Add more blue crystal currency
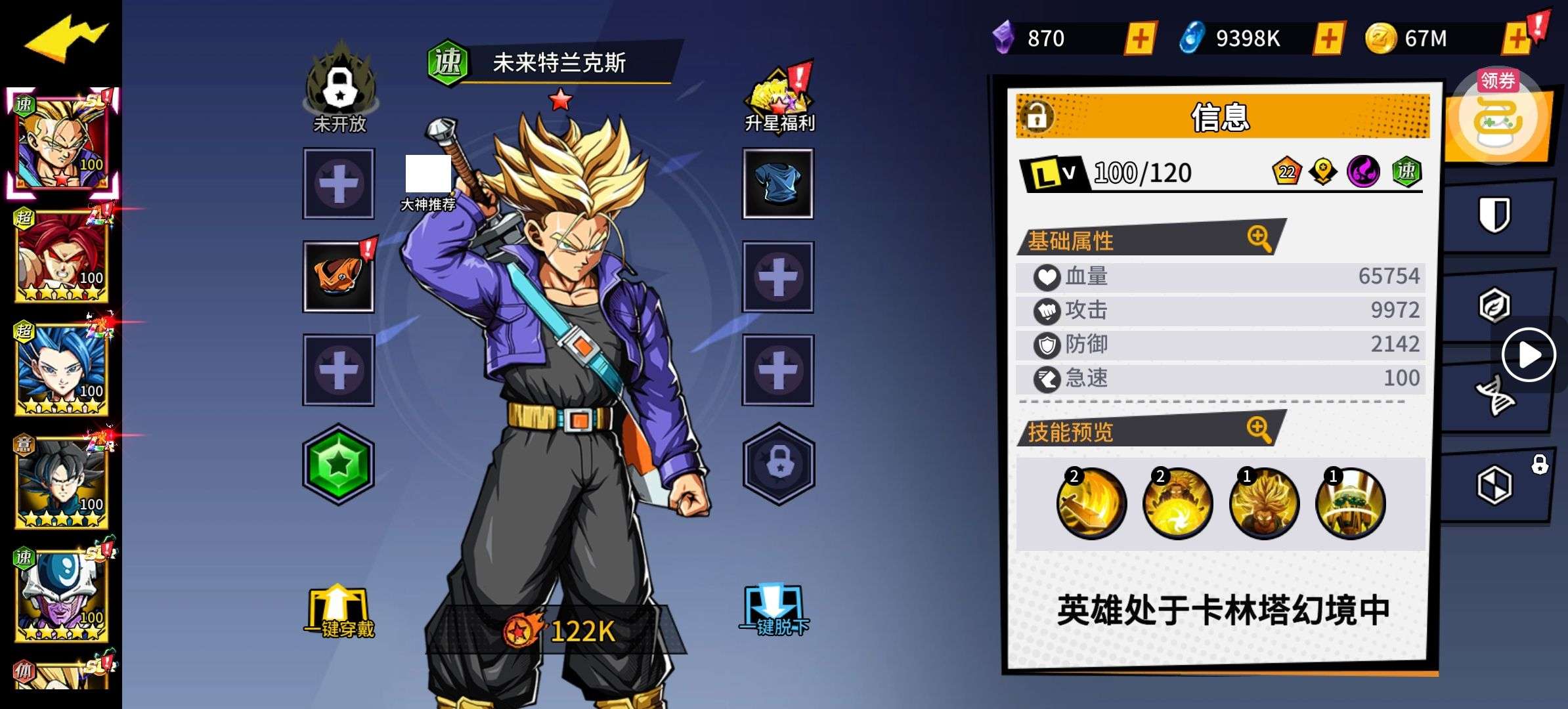The height and width of the screenshot is (709, 1568). (1328, 39)
